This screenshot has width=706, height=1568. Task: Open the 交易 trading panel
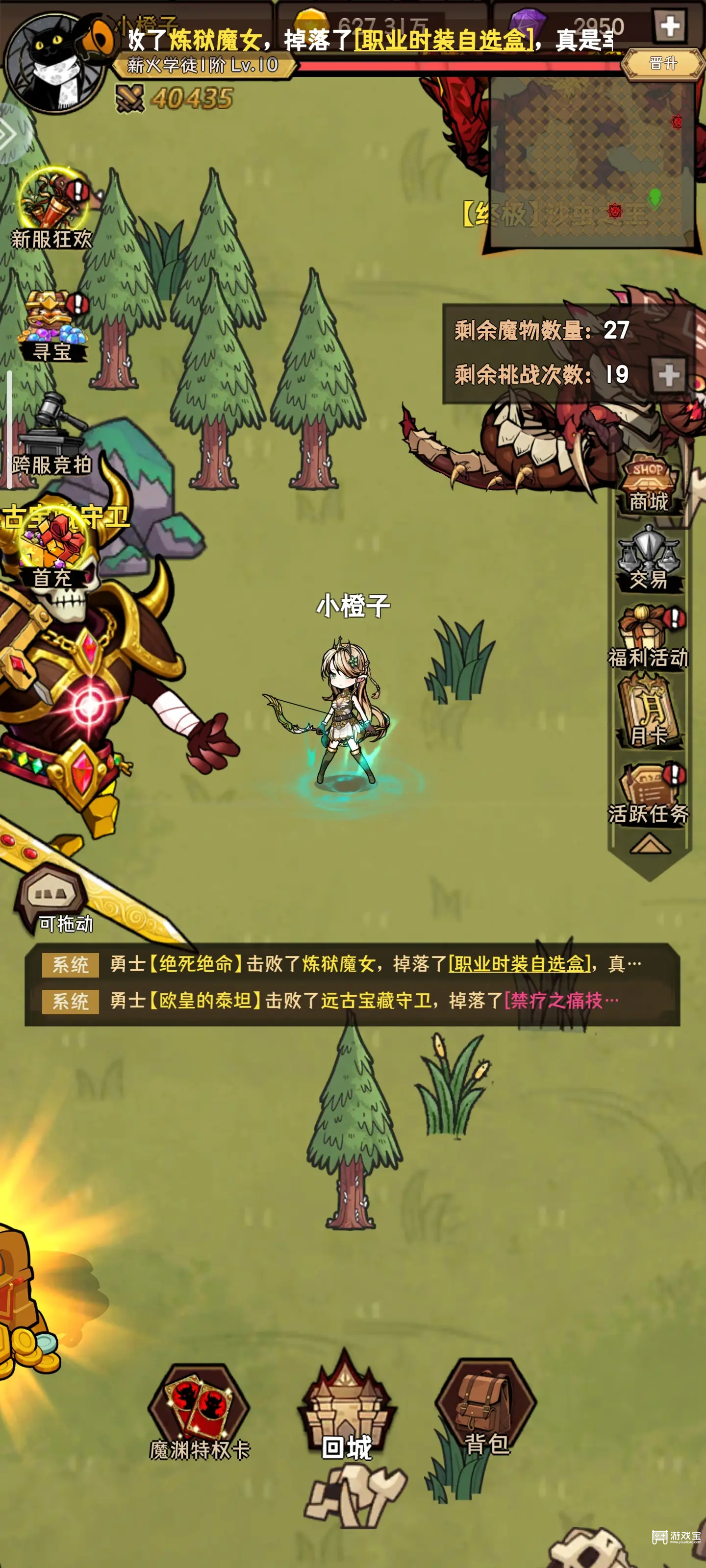tap(648, 557)
